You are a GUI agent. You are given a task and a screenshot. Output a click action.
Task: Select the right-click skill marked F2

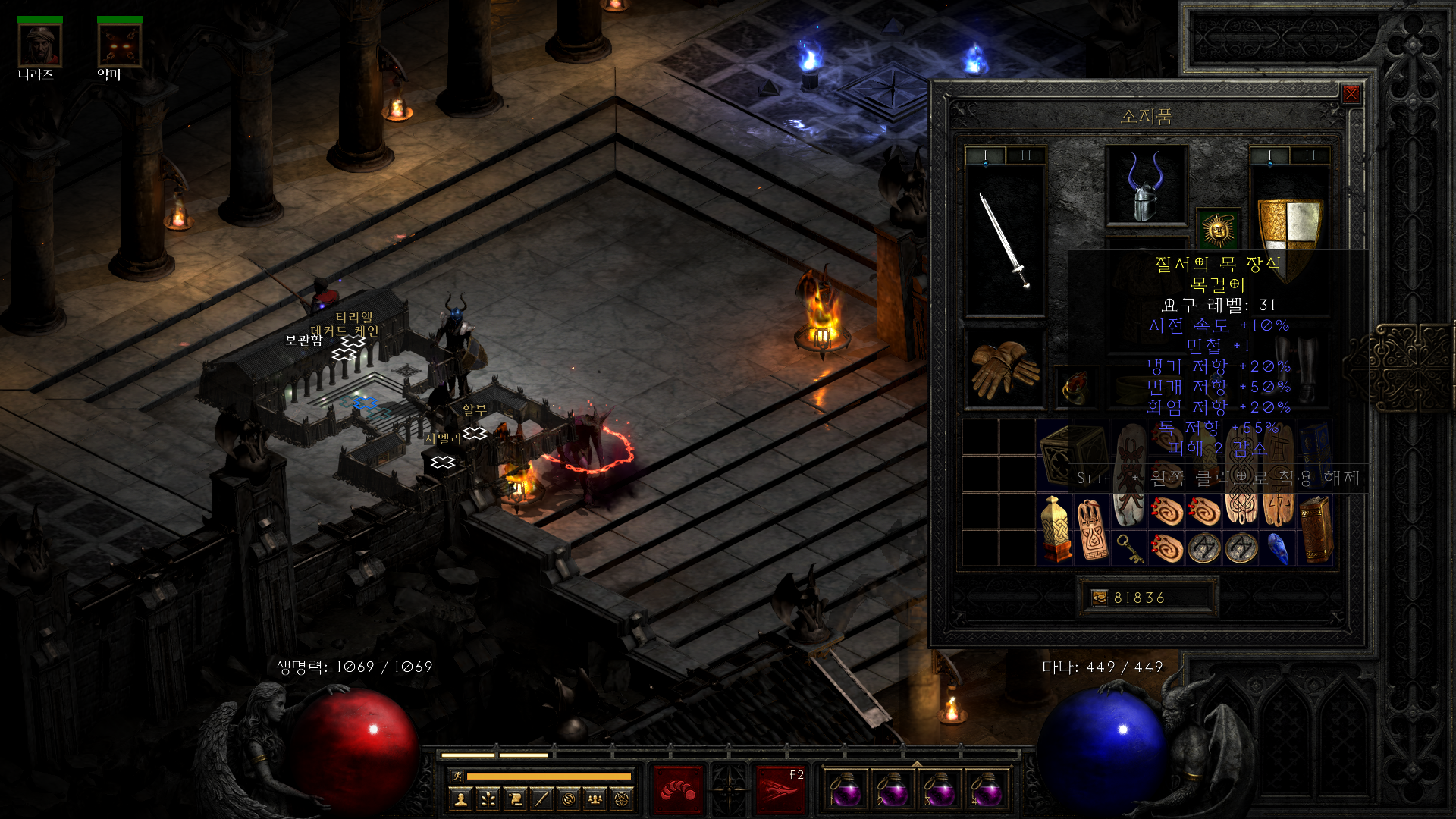pyautogui.click(x=780, y=790)
